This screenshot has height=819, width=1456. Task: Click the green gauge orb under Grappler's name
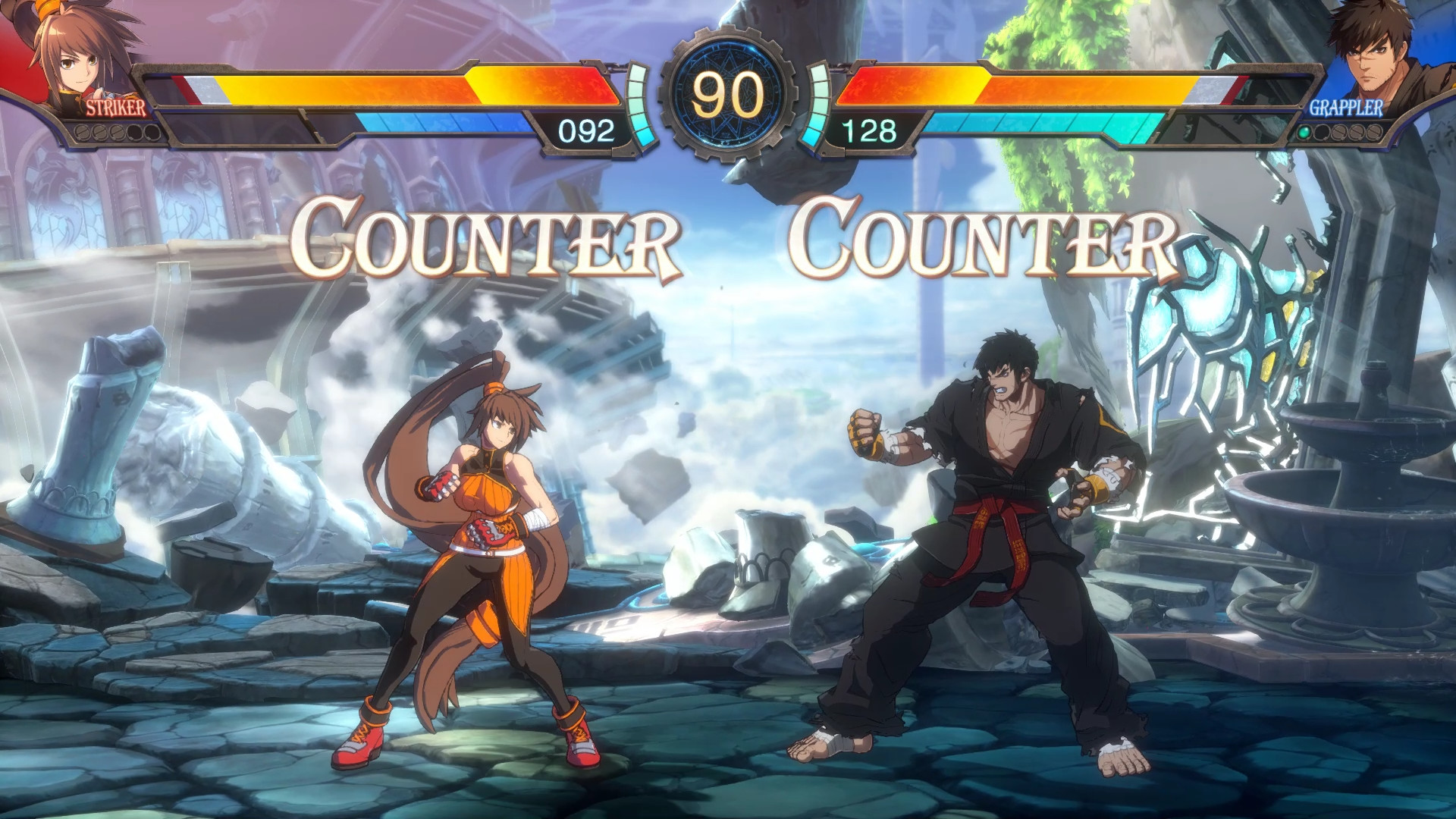[x=1304, y=133]
